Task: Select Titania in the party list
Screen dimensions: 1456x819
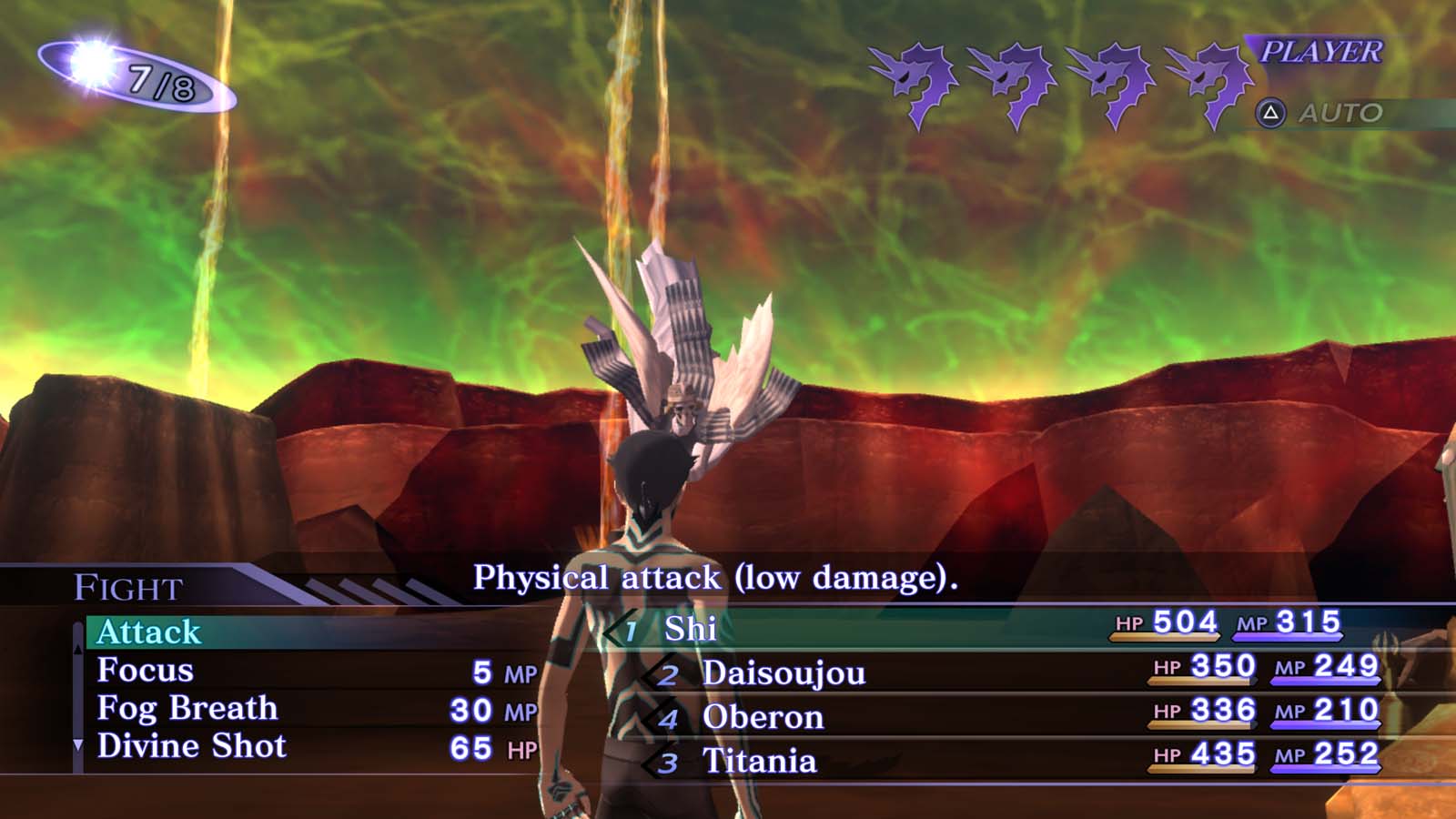Action: 759,761
